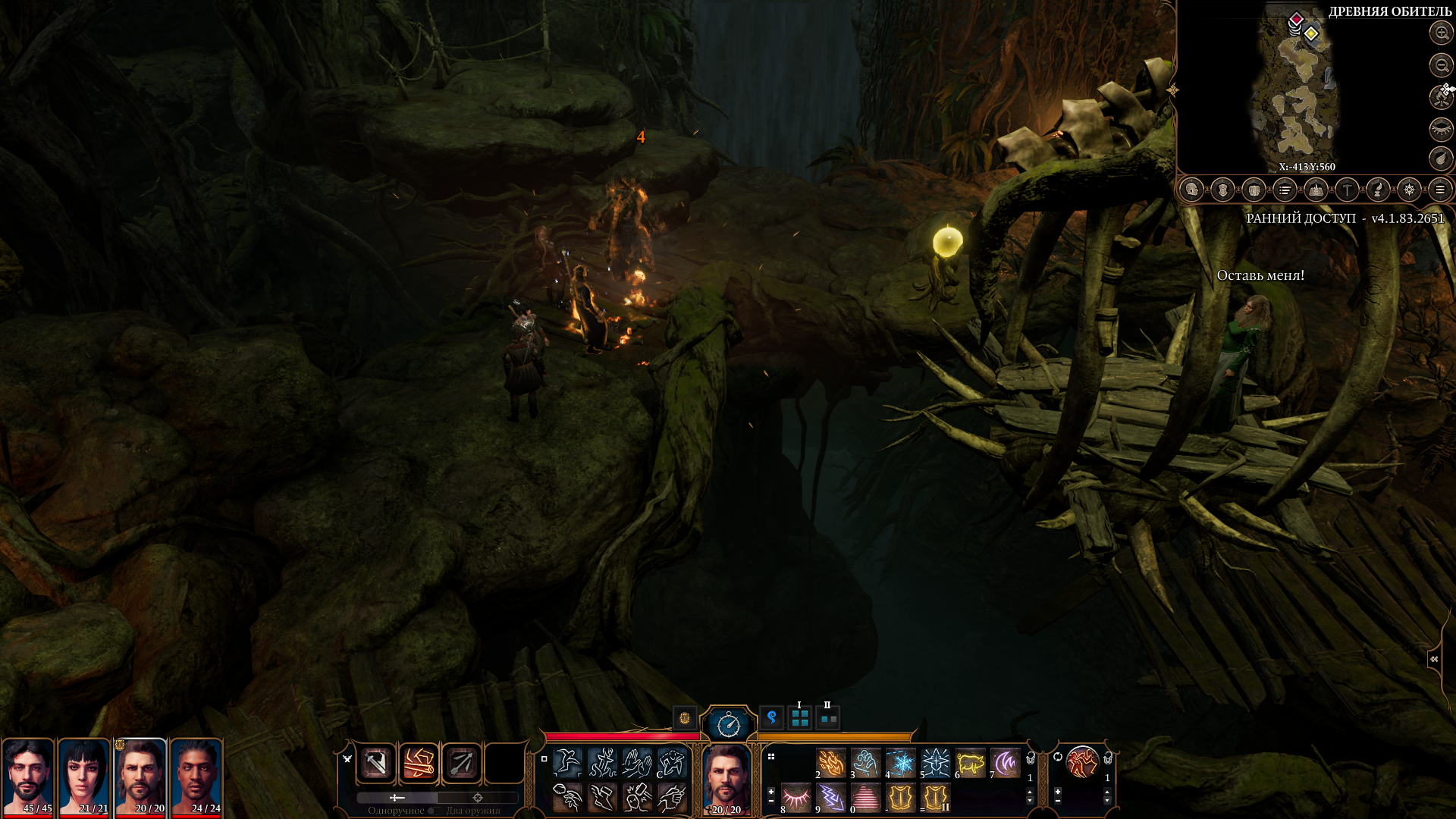Choose the melee hammer weapon slot
Viewport: 1456px width, 819px height.
376,763
